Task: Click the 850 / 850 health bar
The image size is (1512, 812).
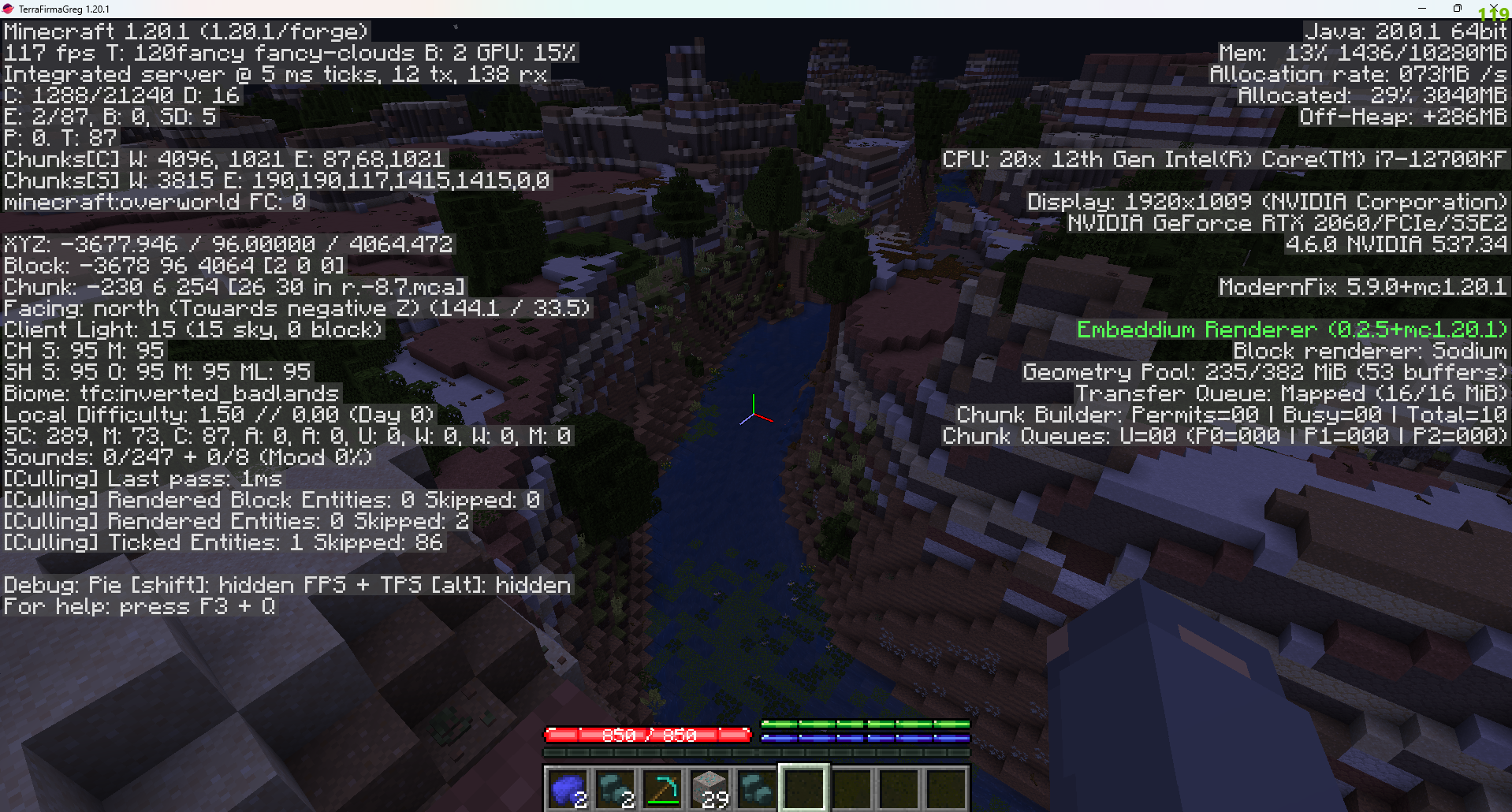Action: [648, 734]
